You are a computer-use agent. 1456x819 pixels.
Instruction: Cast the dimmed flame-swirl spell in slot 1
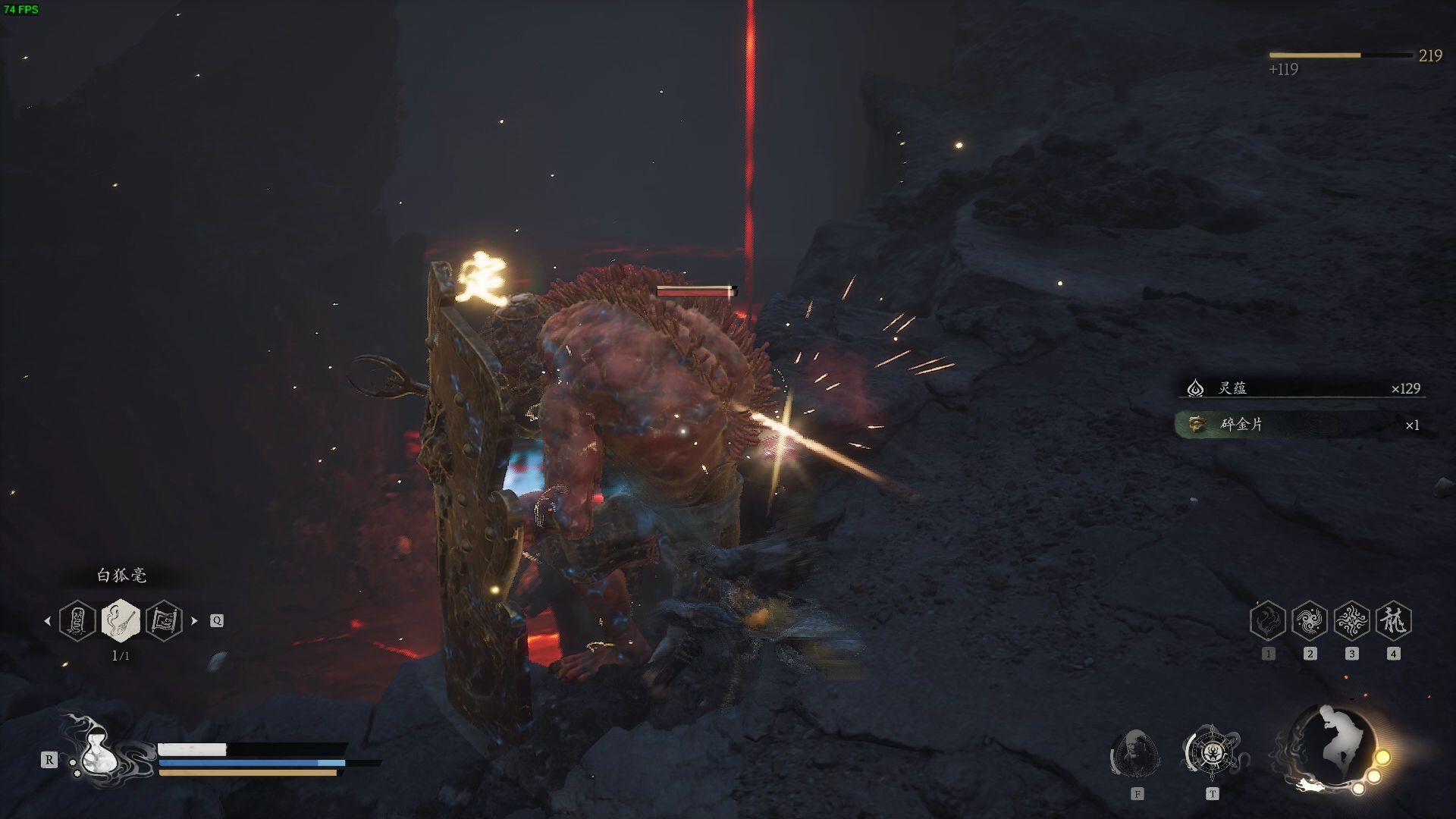(x=1268, y=621)
